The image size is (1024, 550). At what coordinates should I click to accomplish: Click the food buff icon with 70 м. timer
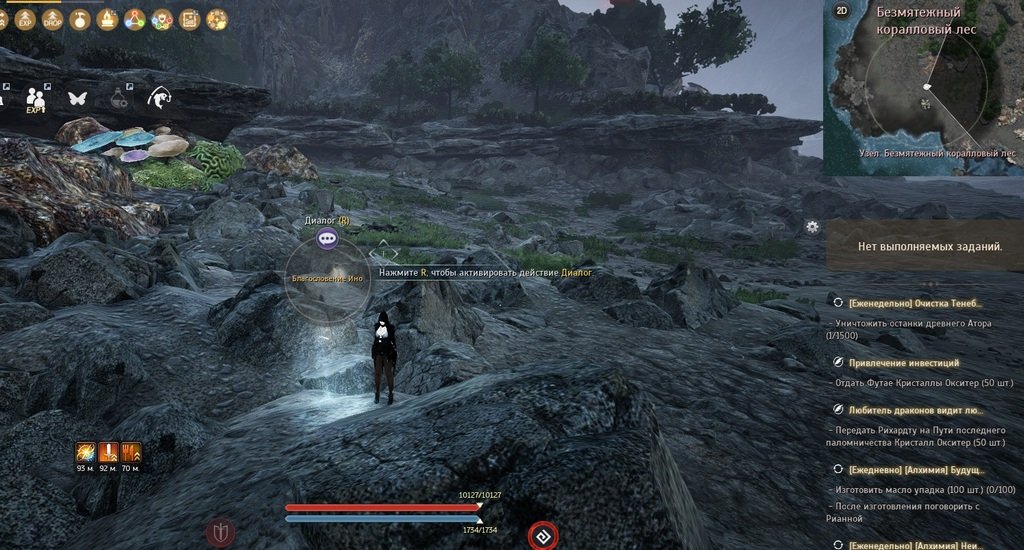(131, 452)
